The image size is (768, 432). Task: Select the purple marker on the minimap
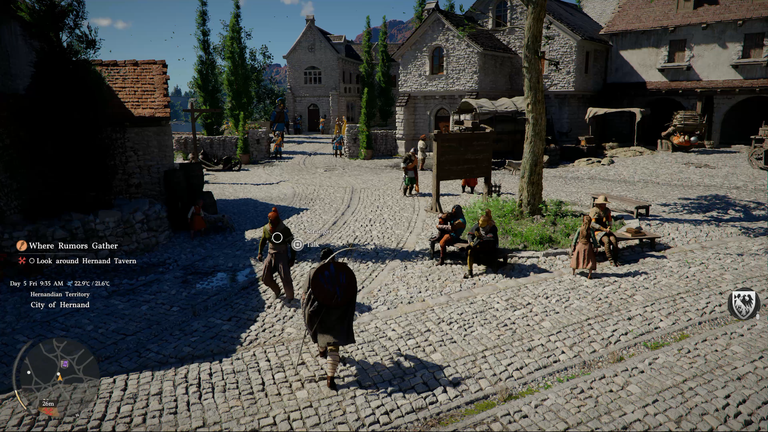tap(65, 363)
